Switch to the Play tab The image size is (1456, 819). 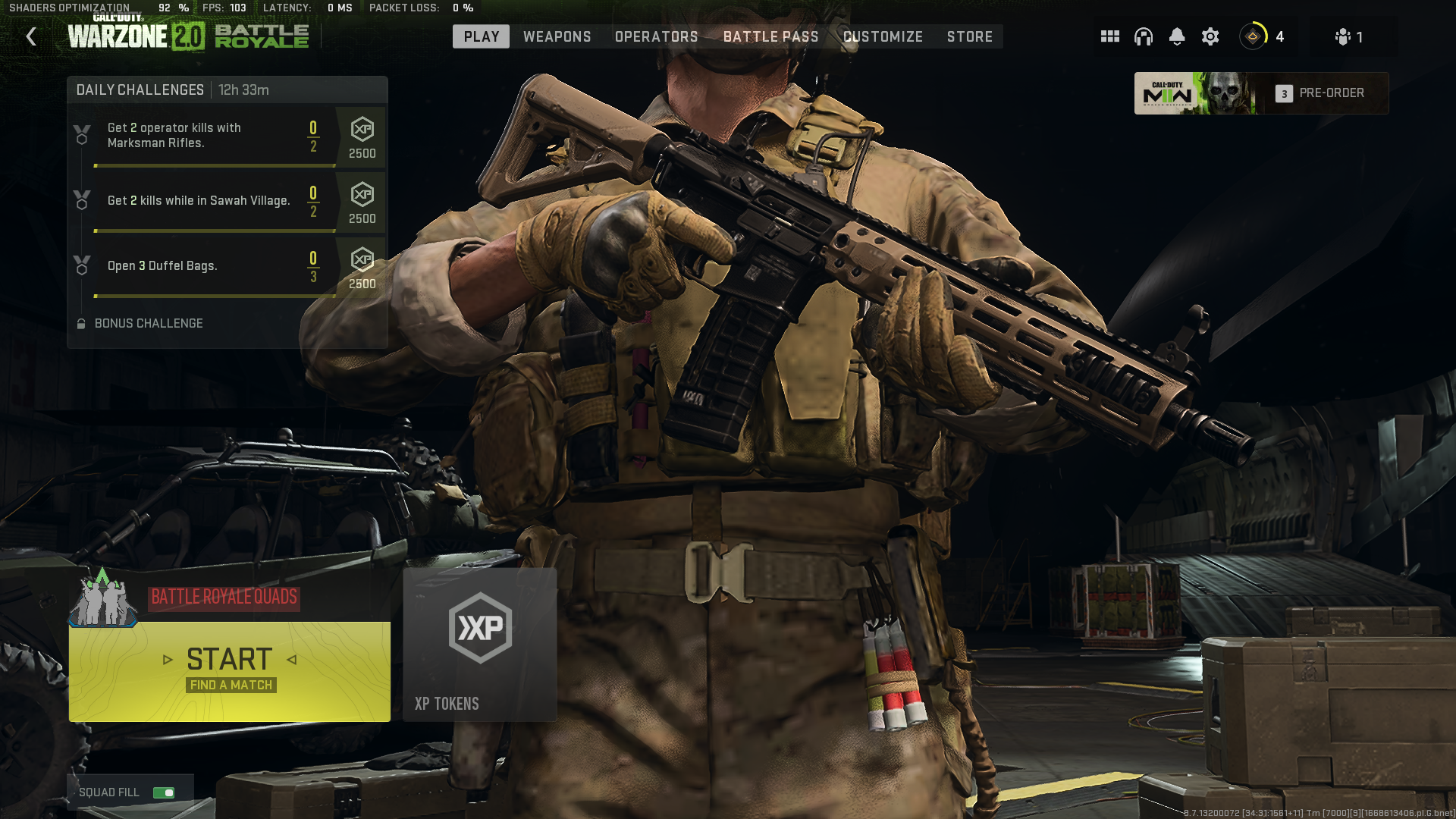[x=481, y=36]
